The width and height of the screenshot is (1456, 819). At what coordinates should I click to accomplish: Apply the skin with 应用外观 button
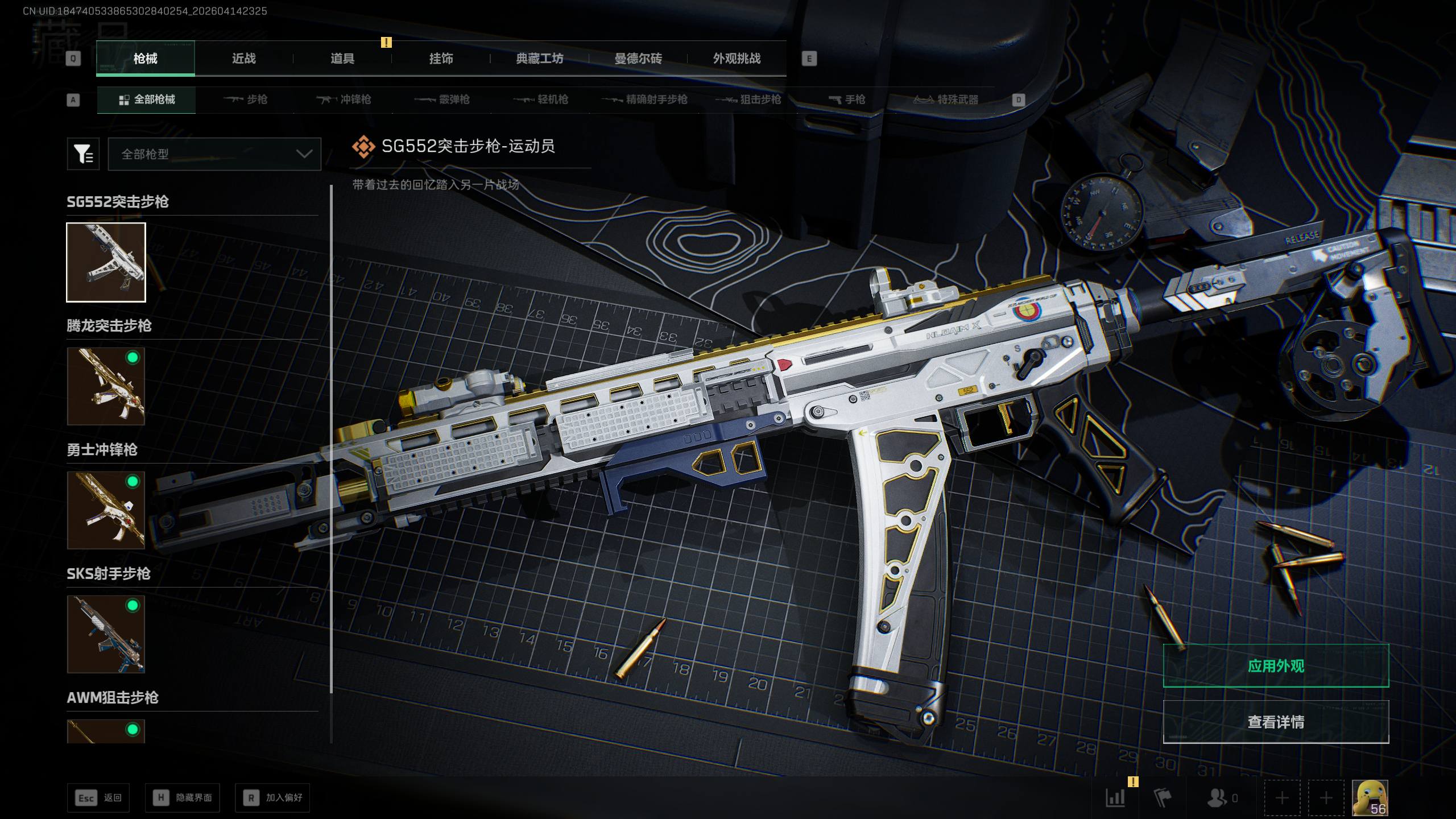click(x=1276, y=666)
